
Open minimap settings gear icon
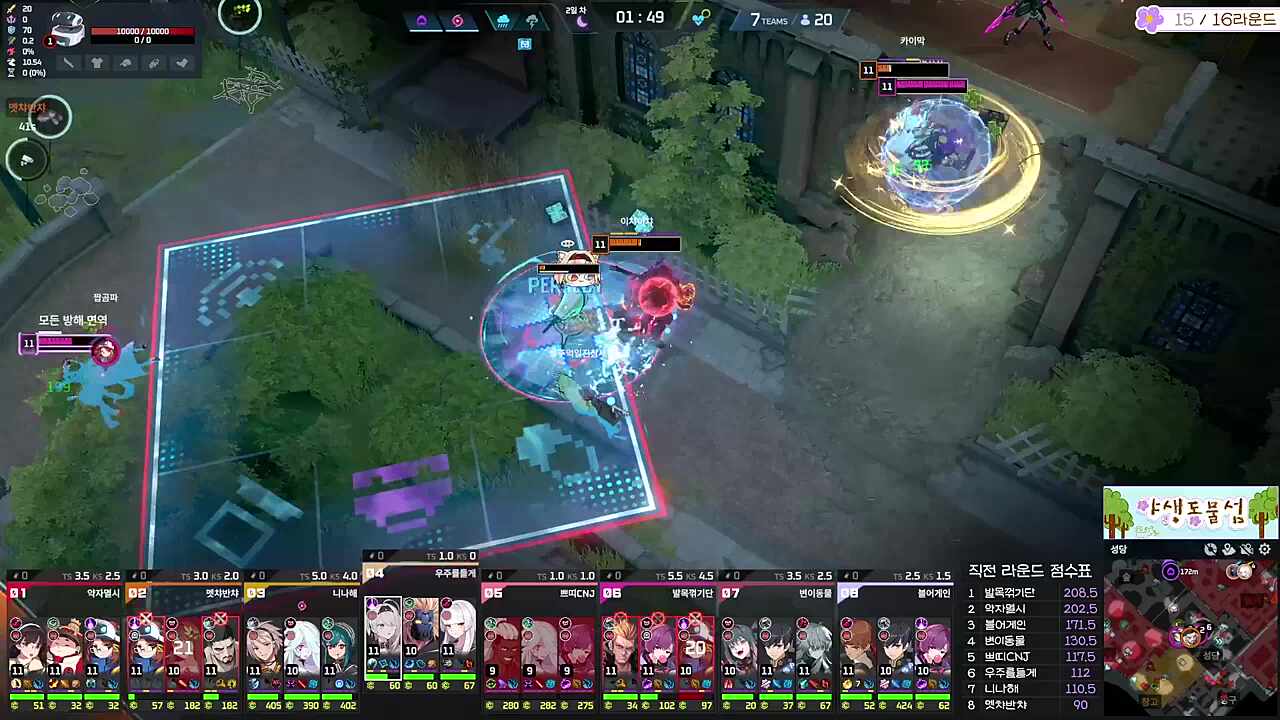(1265, 549)
